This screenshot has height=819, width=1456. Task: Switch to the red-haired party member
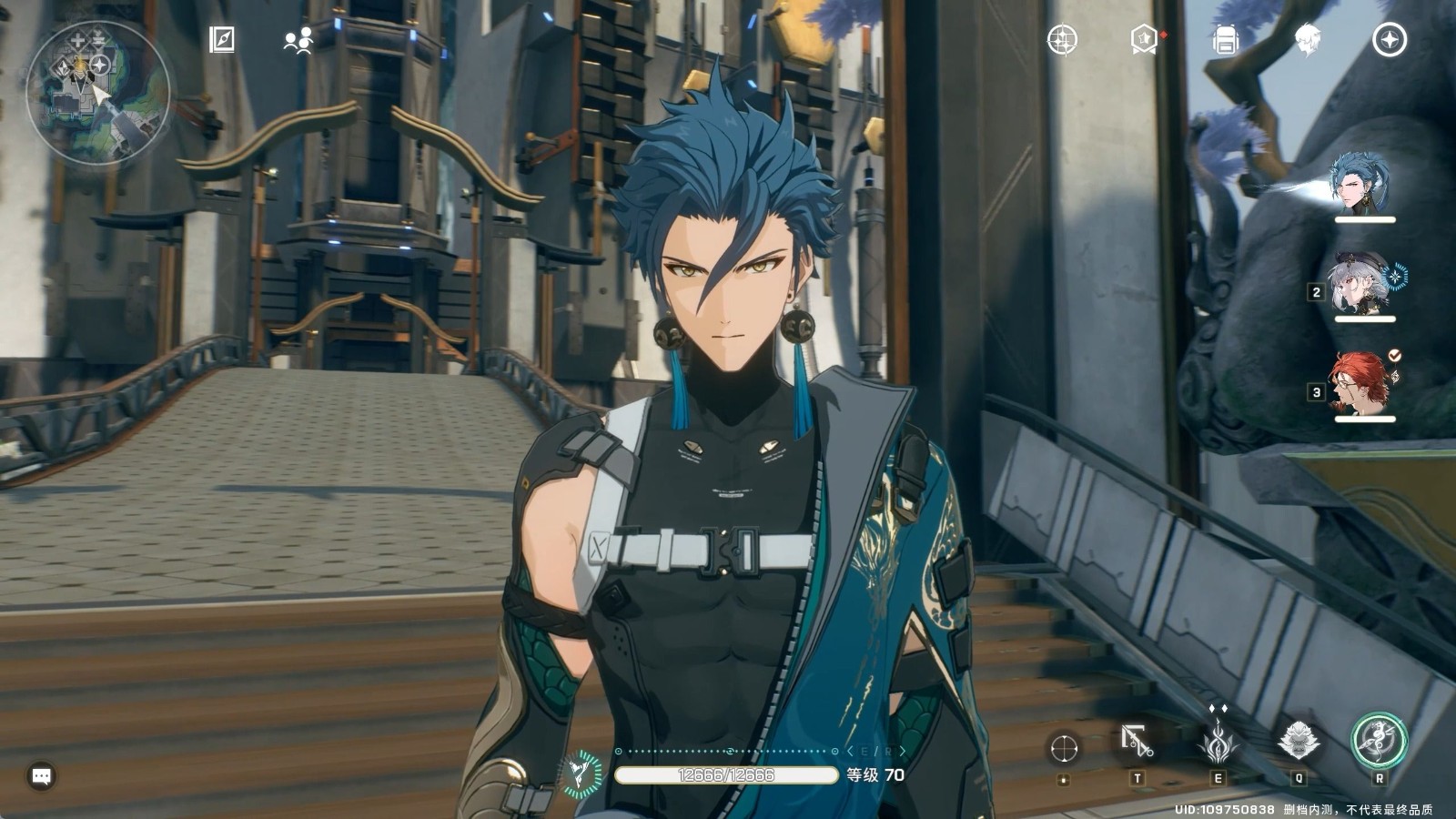tap(1361, 383)
